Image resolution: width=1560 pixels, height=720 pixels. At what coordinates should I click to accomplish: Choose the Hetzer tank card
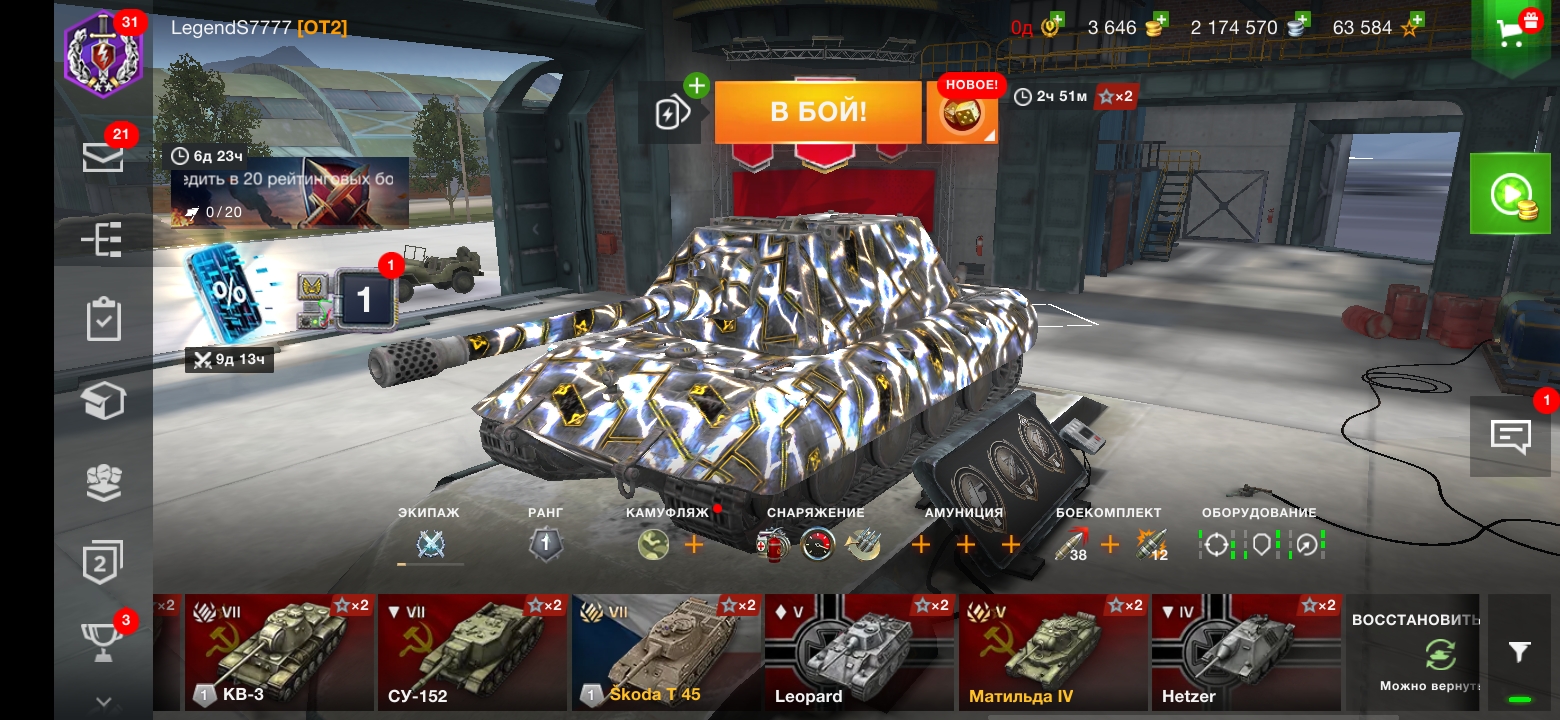[x=1244, y=652]
